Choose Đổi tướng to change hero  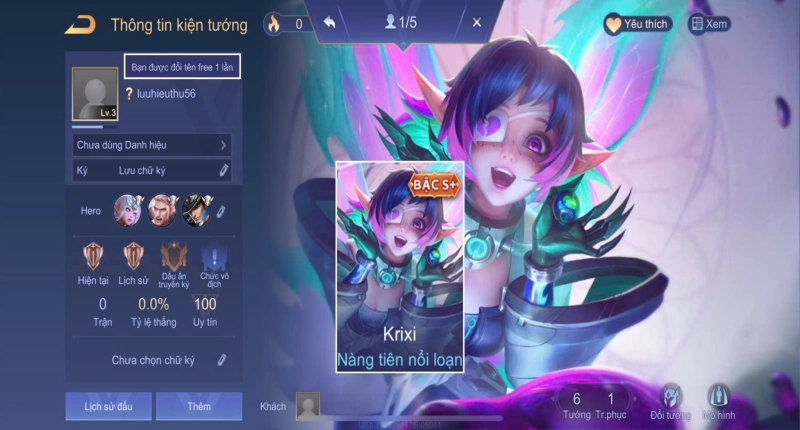pos(669,401)
